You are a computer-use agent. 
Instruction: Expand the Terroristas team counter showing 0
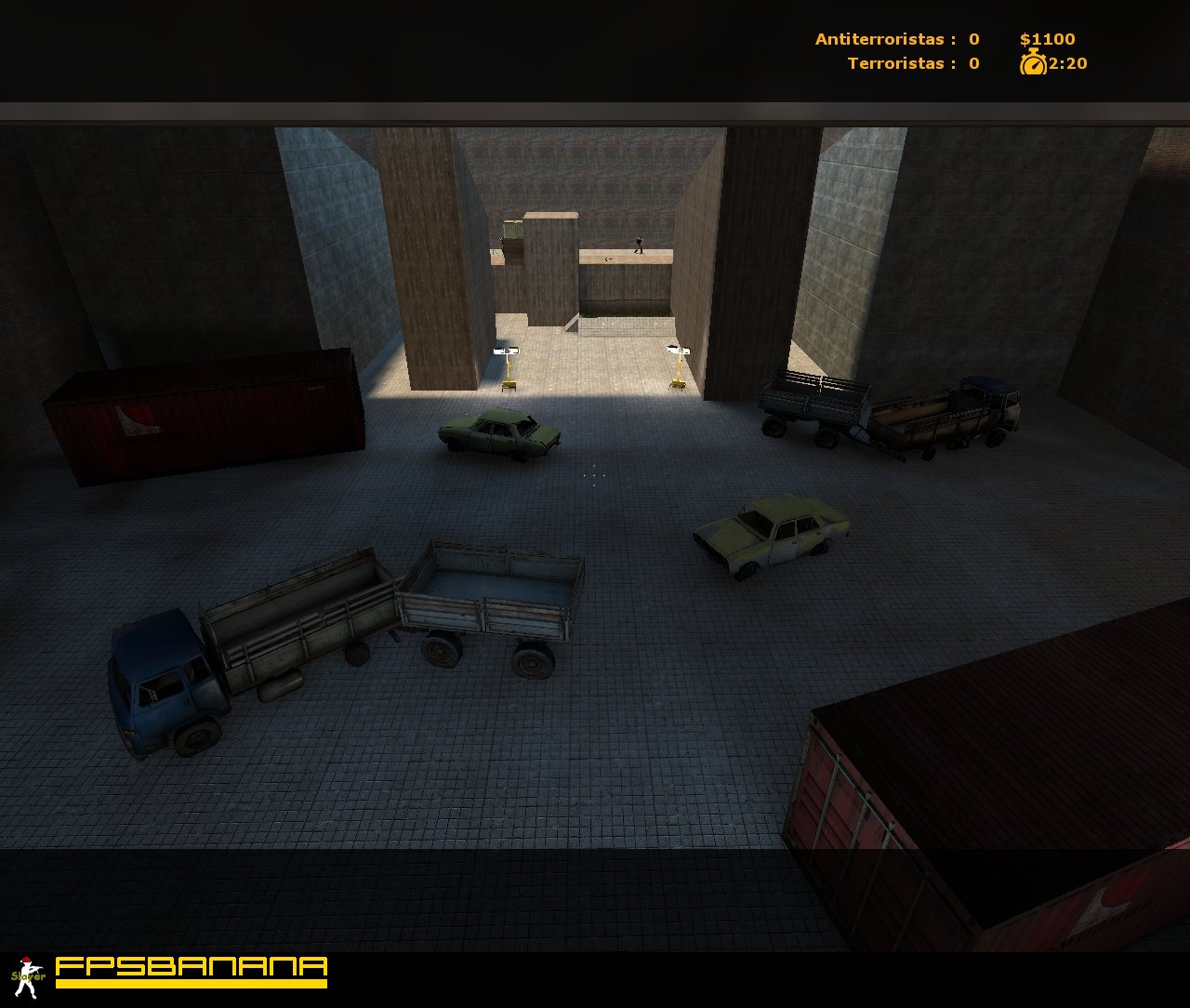972,63
